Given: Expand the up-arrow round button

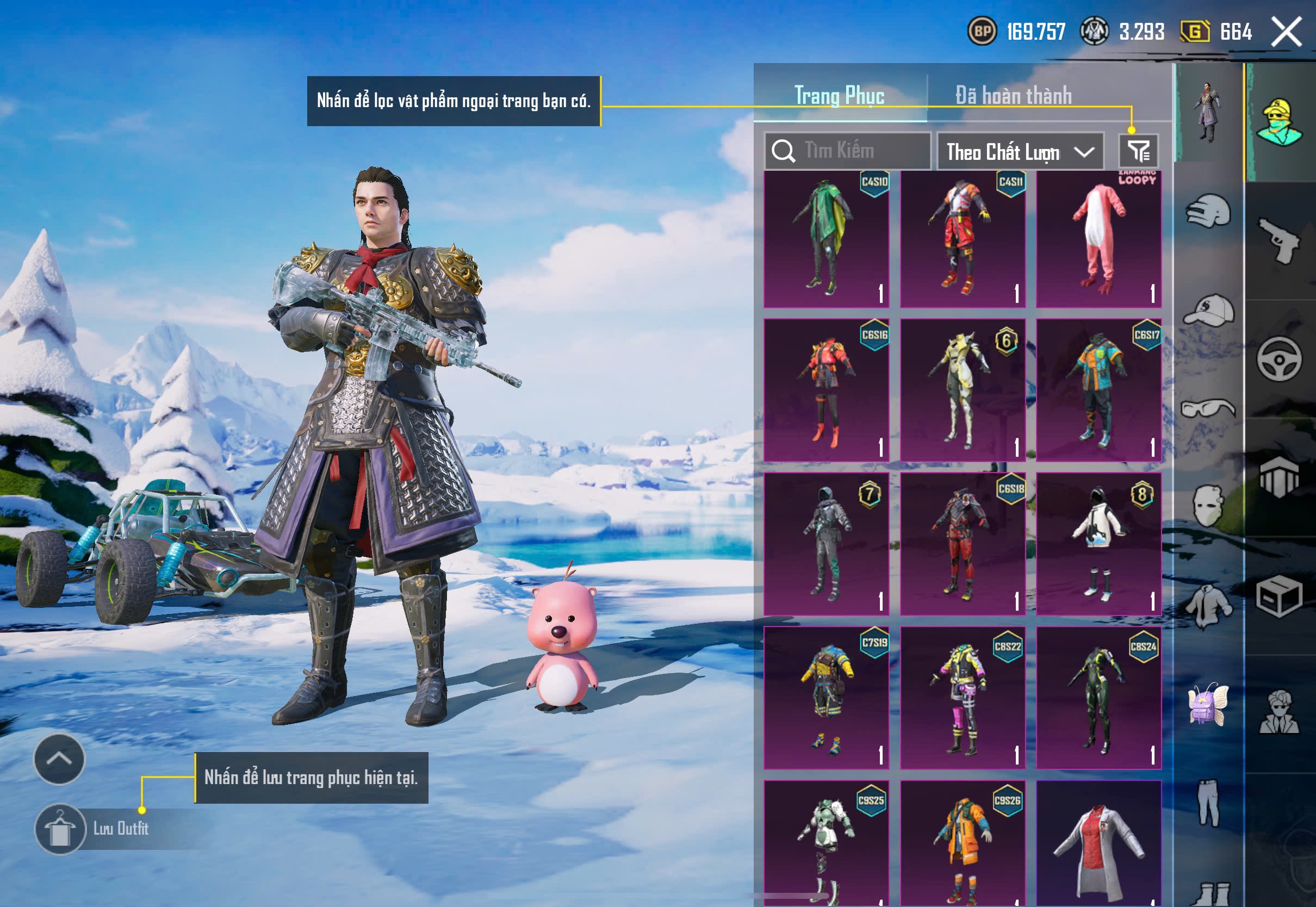Looking at the screenshot, I should click(59, 759).
